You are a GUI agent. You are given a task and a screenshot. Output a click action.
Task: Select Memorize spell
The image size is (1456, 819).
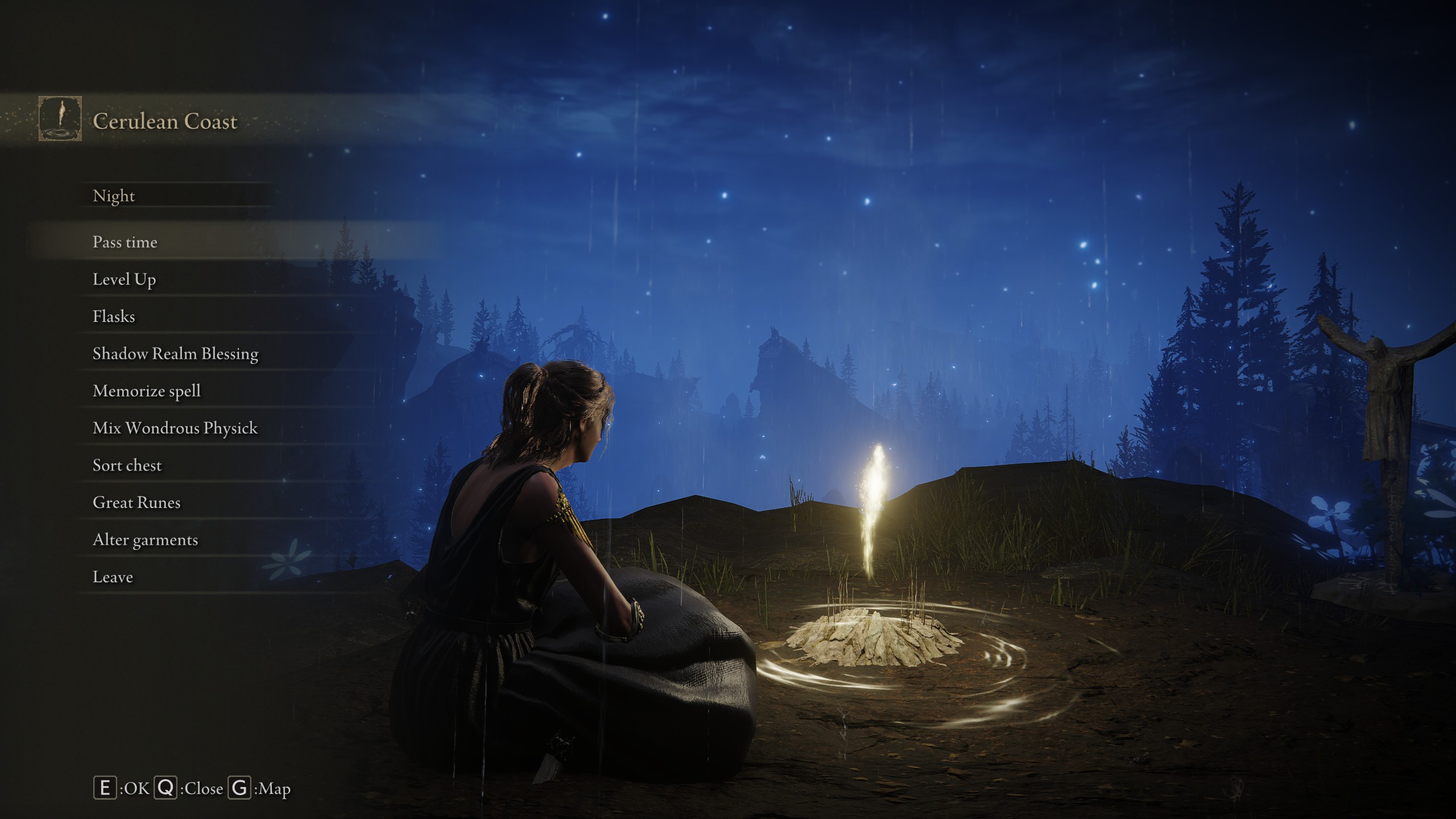tap(146, 391)
